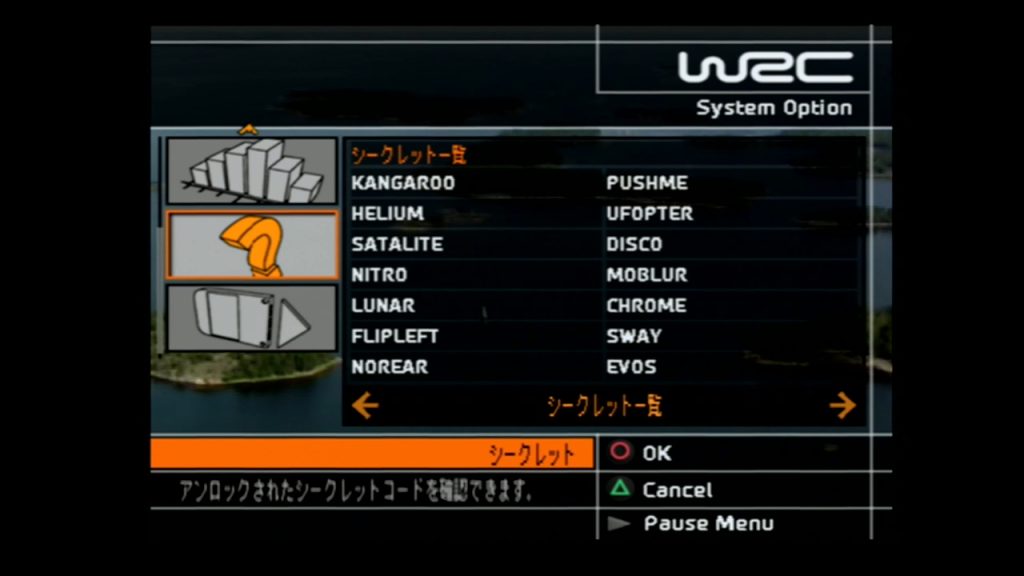
Task: Open the car door icon category
Action: click(x=252, y=318)
